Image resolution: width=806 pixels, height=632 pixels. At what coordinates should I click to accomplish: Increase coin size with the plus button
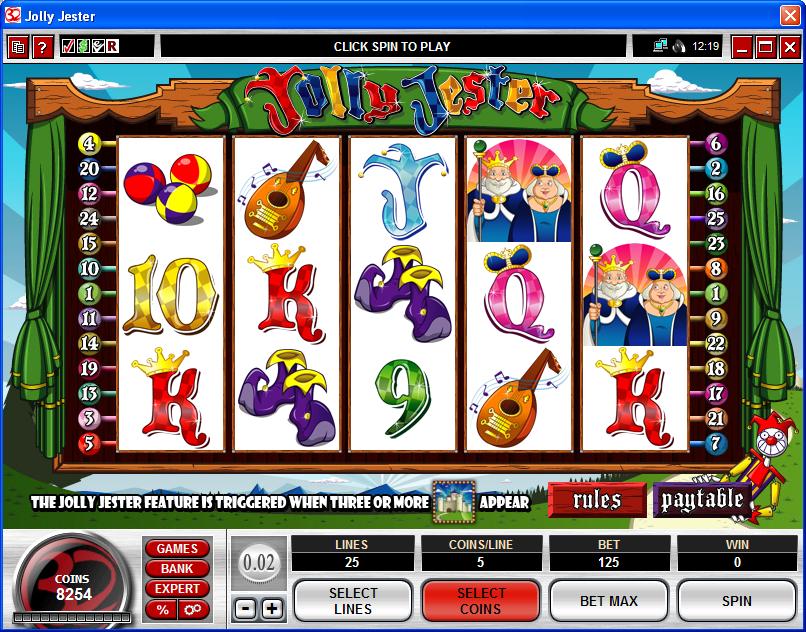(272, 608)
